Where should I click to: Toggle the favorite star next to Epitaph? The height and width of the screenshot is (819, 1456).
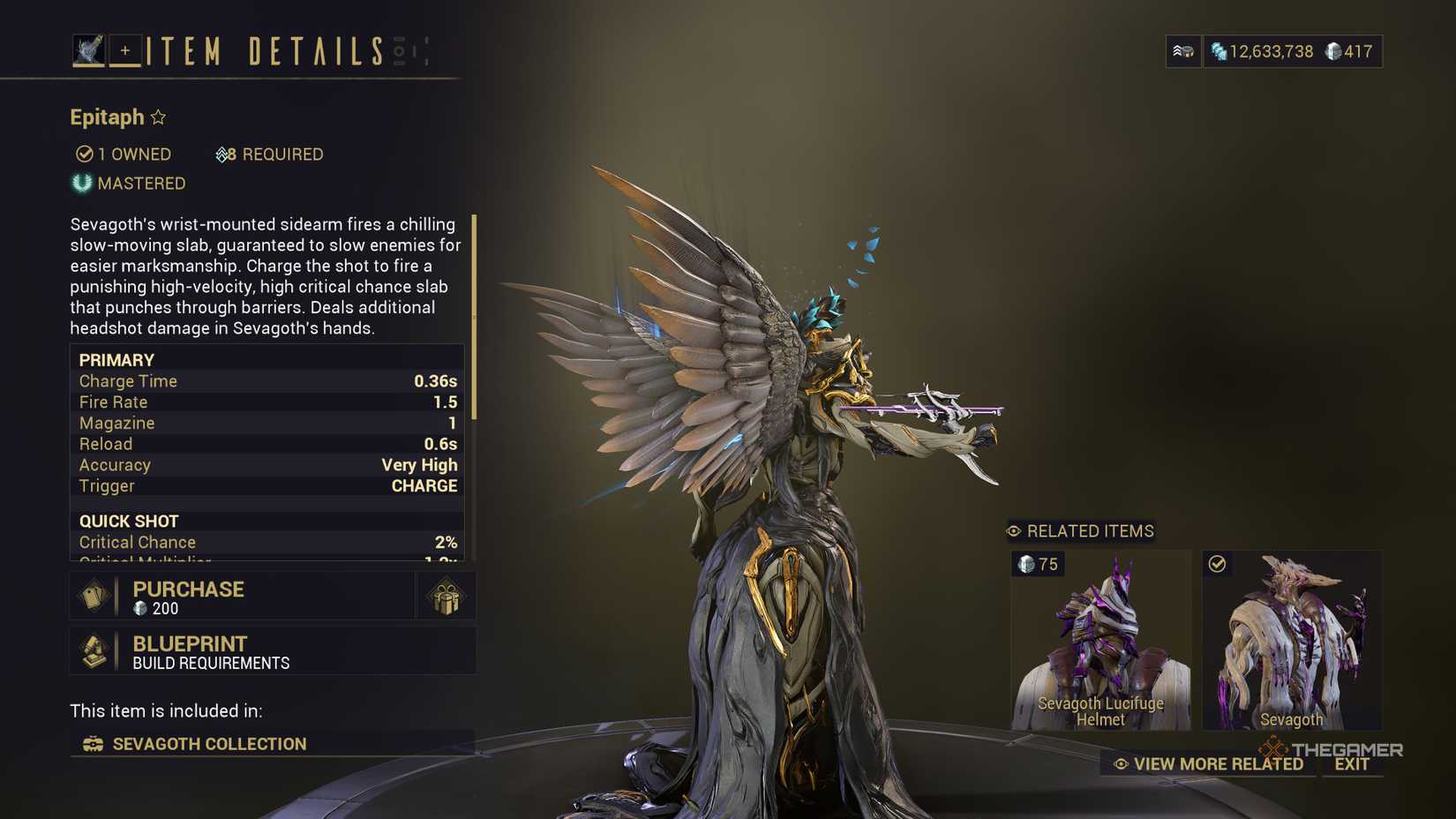pyautogui.click(x=159, y=116)
